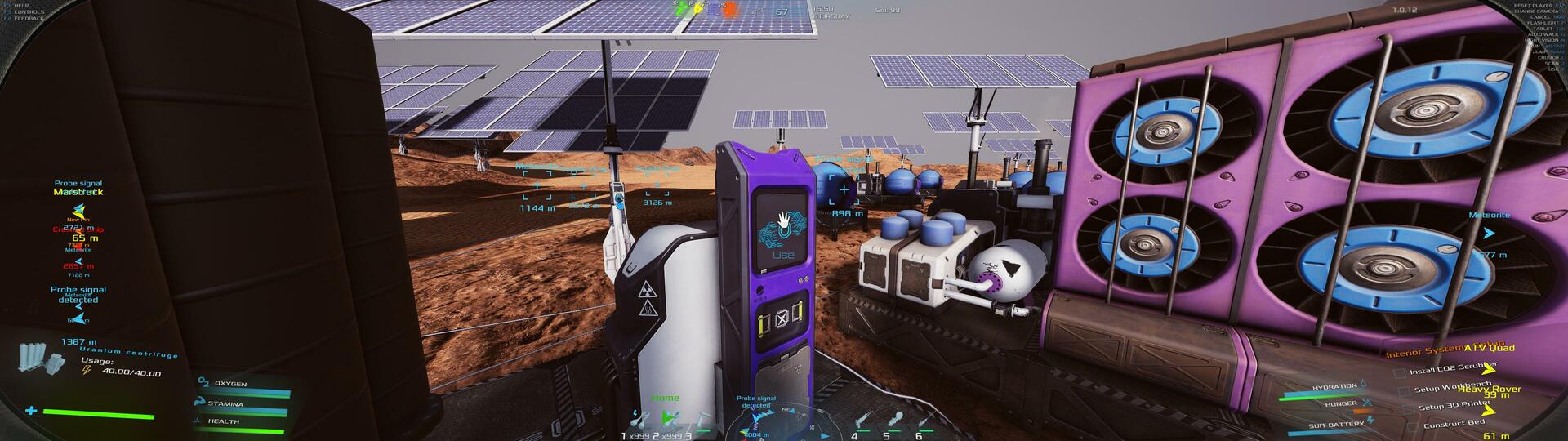
Task: Tick the Setup Workbench objective checkbox
Action: coord(1404,390)
